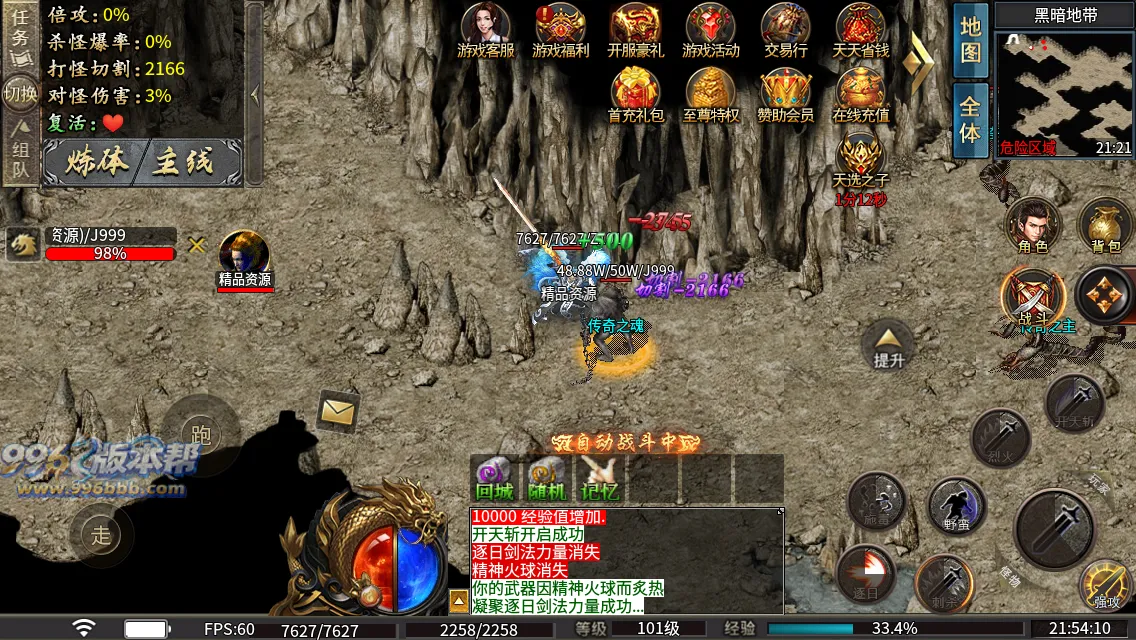The image size is (1136, 640).
Task: Open the envelope mail icon
Action: point(339,410)
